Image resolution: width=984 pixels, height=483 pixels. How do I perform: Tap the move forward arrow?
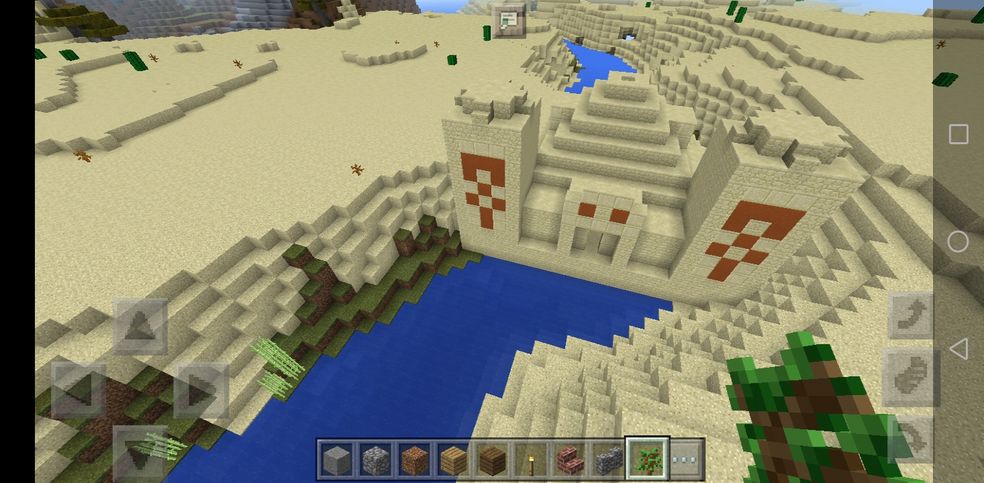pyautogui.click(x=140, y=327)
